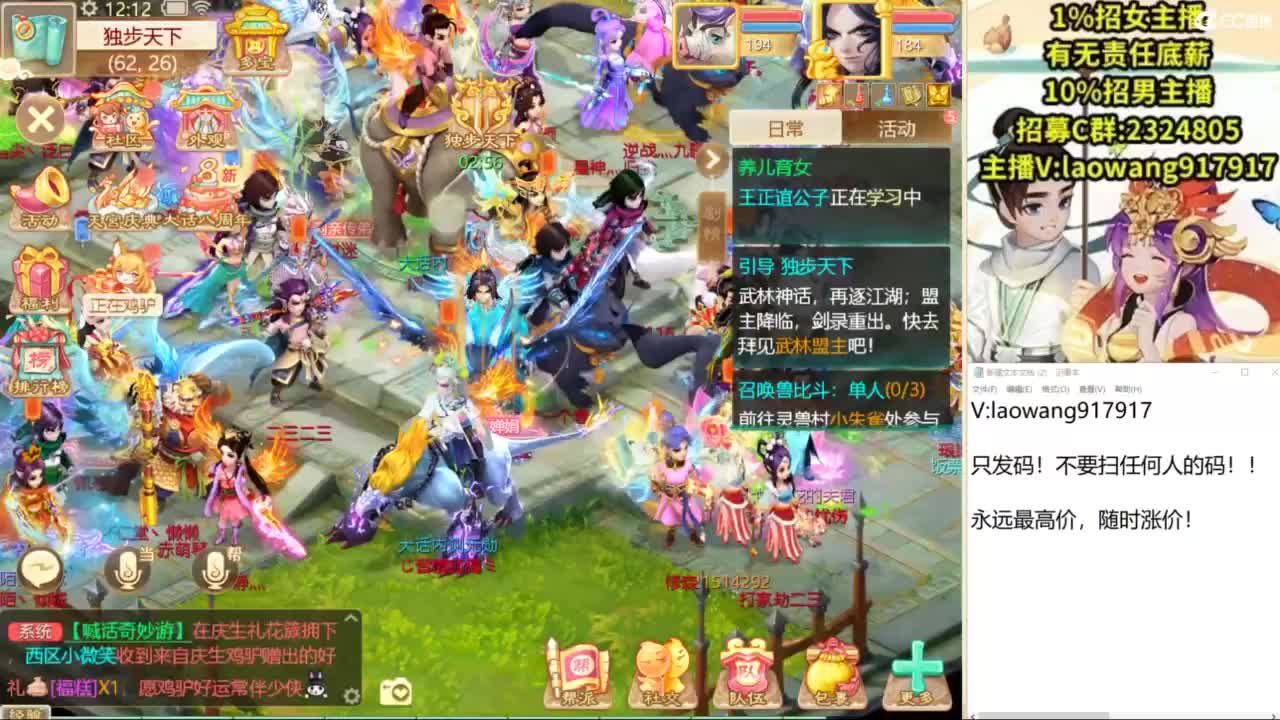Collapse the quest panel using the arrow chevron
This screenshot has width=1280, height=720.
712,158
